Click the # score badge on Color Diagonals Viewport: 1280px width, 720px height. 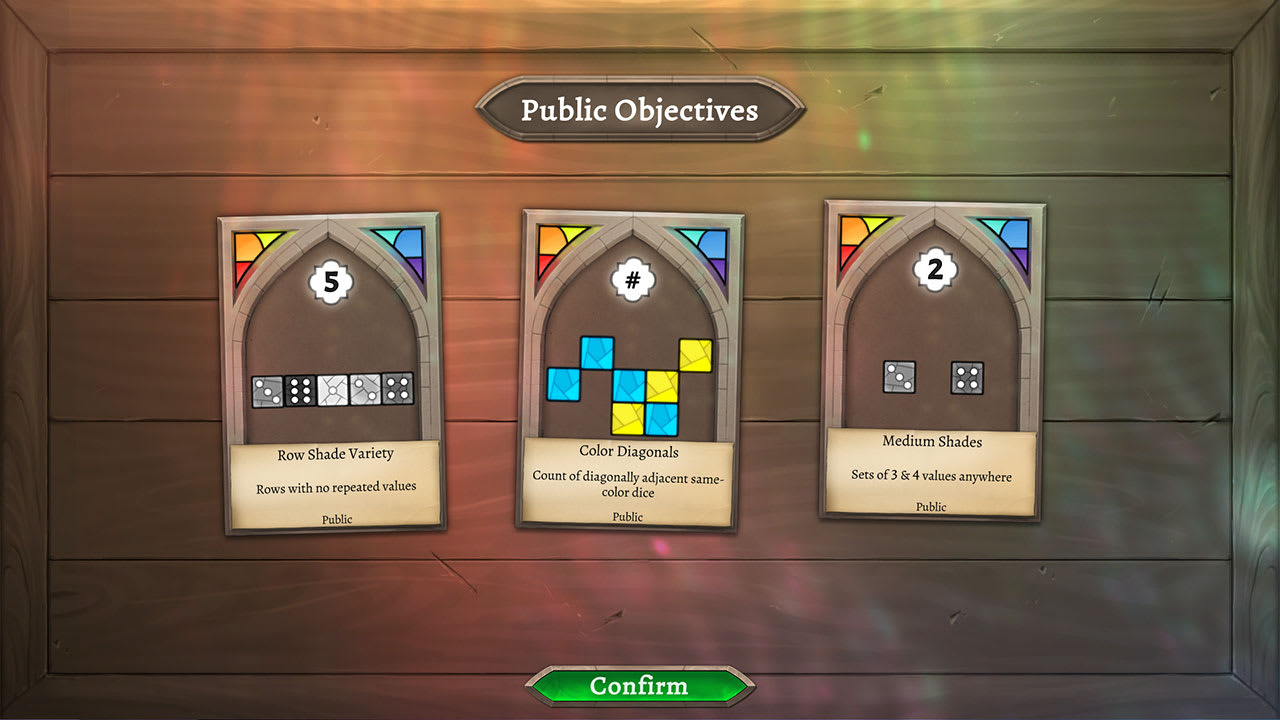(x=631, y=280)
